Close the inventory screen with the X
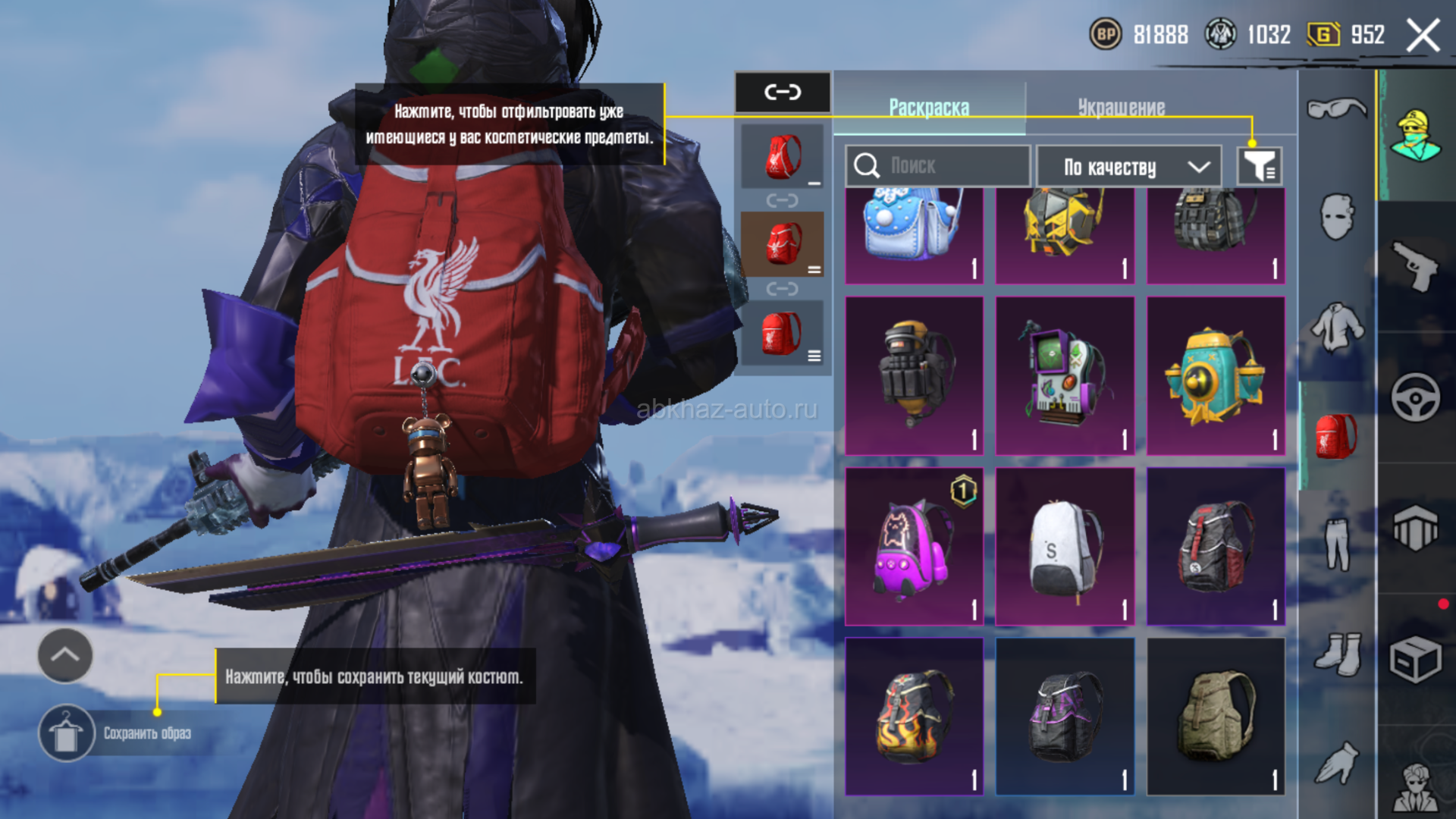Screen dimensions: 1456x819 [x=1423, y=36]
